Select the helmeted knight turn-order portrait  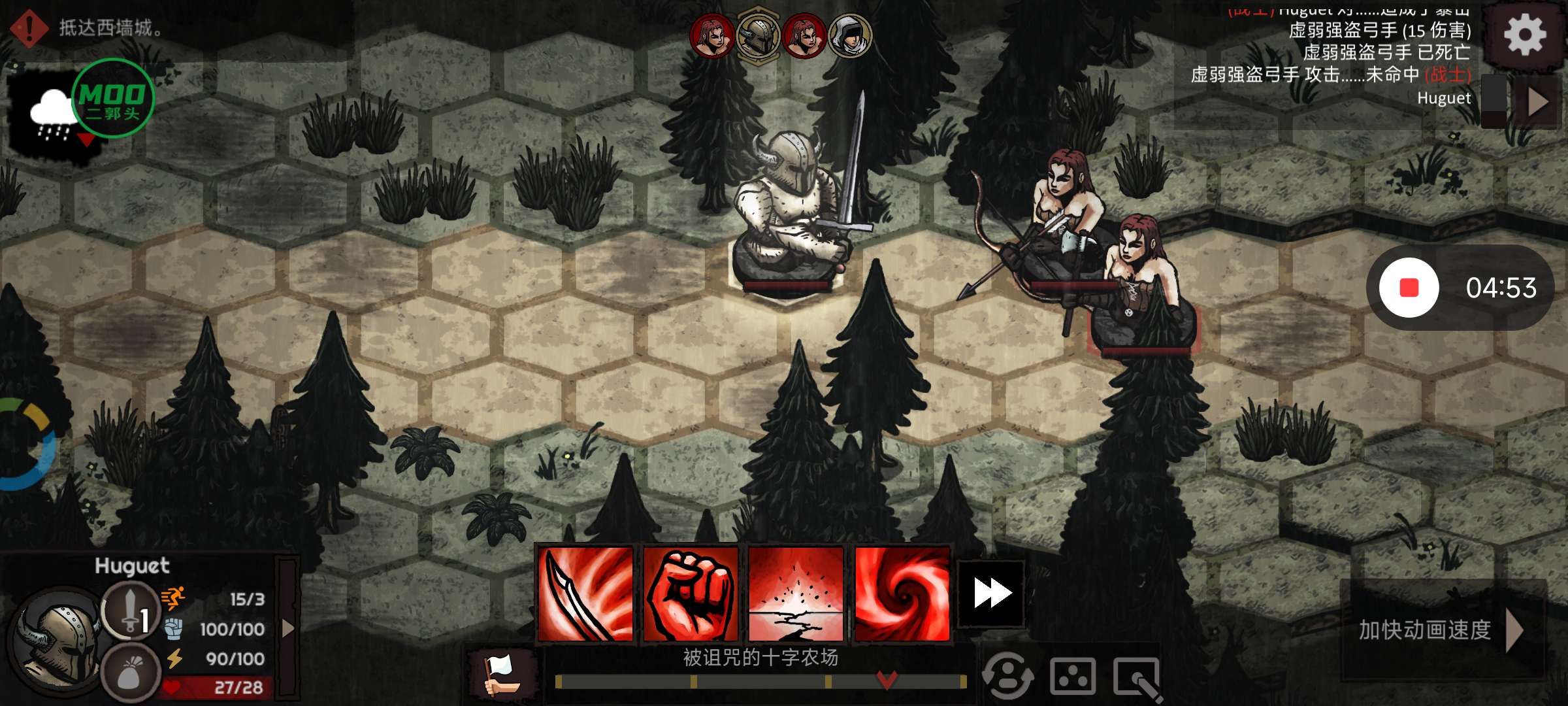758,34
